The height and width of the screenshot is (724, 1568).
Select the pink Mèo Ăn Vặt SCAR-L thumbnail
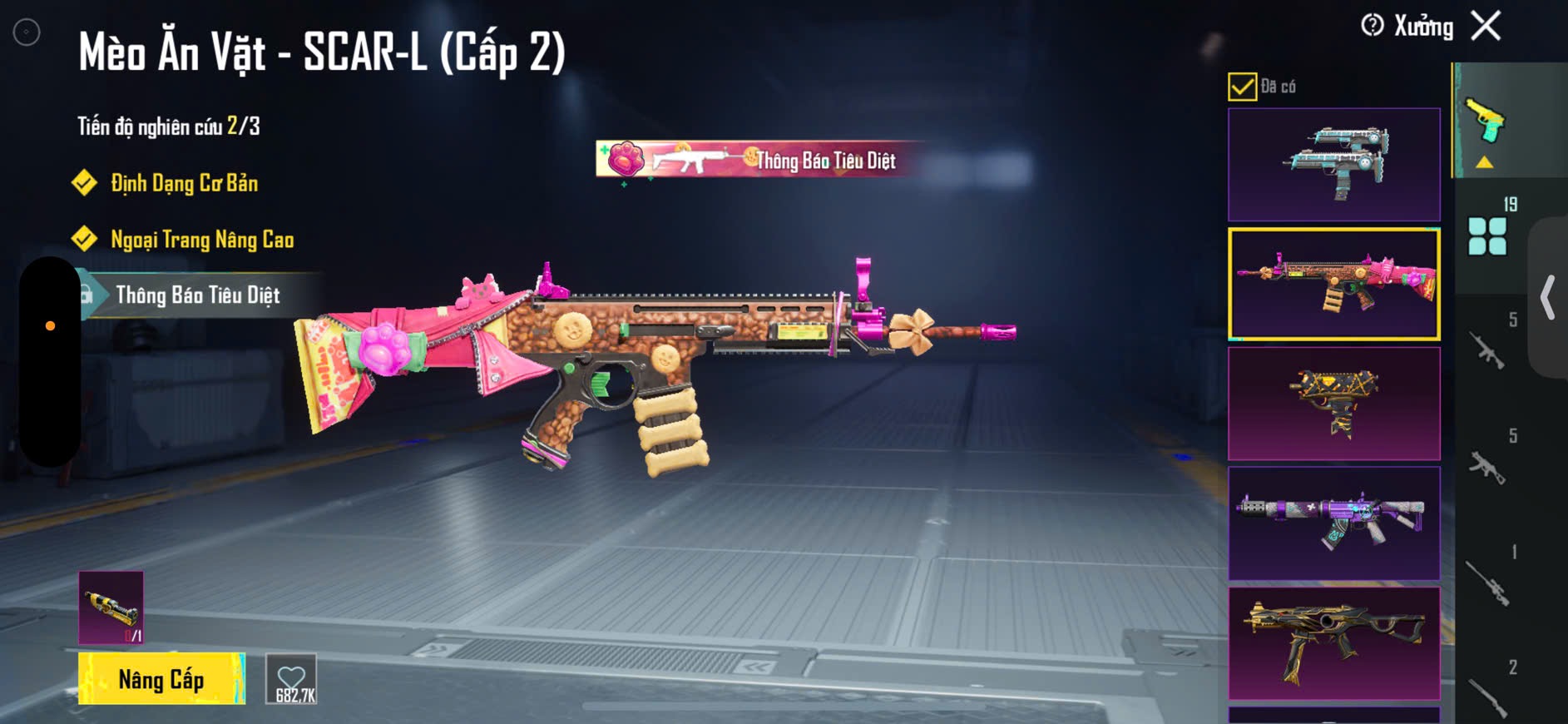click(x=1333, y=284)
